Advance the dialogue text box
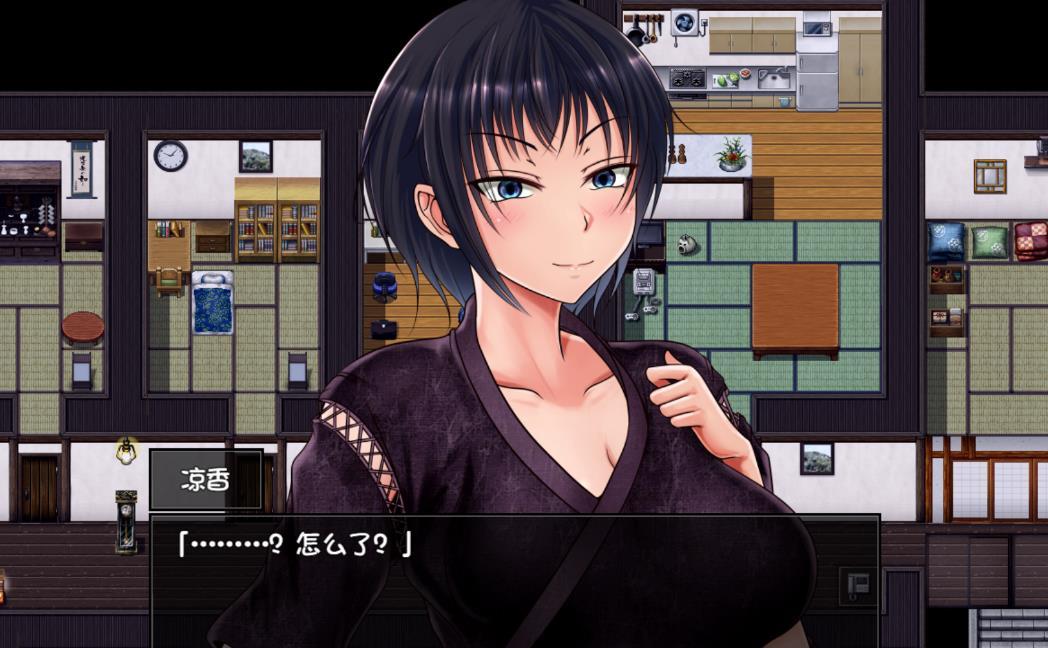Image resolution: width=1048 pixels, height=648 pixels. (514, 580)
